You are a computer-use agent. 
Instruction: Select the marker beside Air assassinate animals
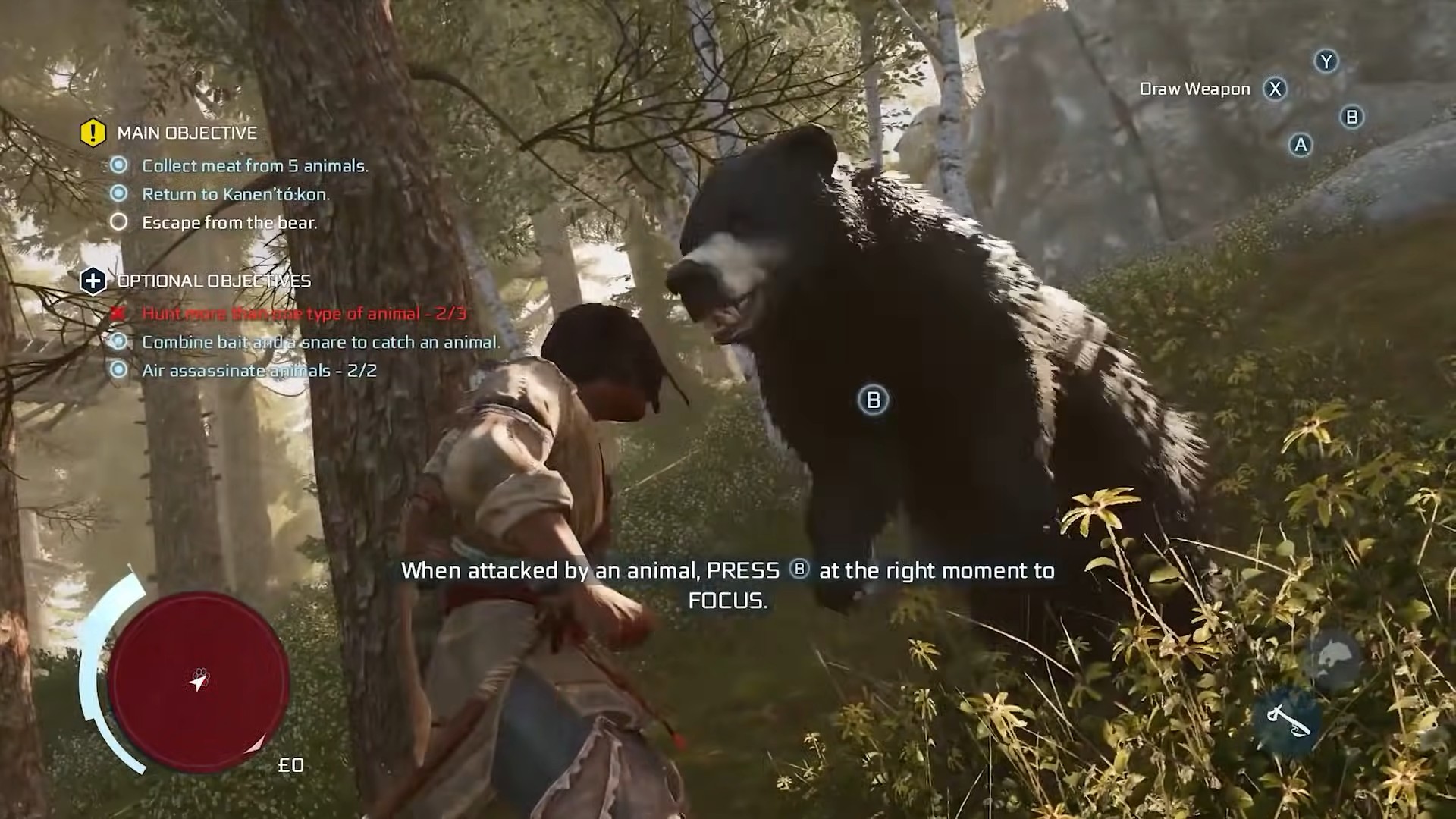(x=118, y=371)
